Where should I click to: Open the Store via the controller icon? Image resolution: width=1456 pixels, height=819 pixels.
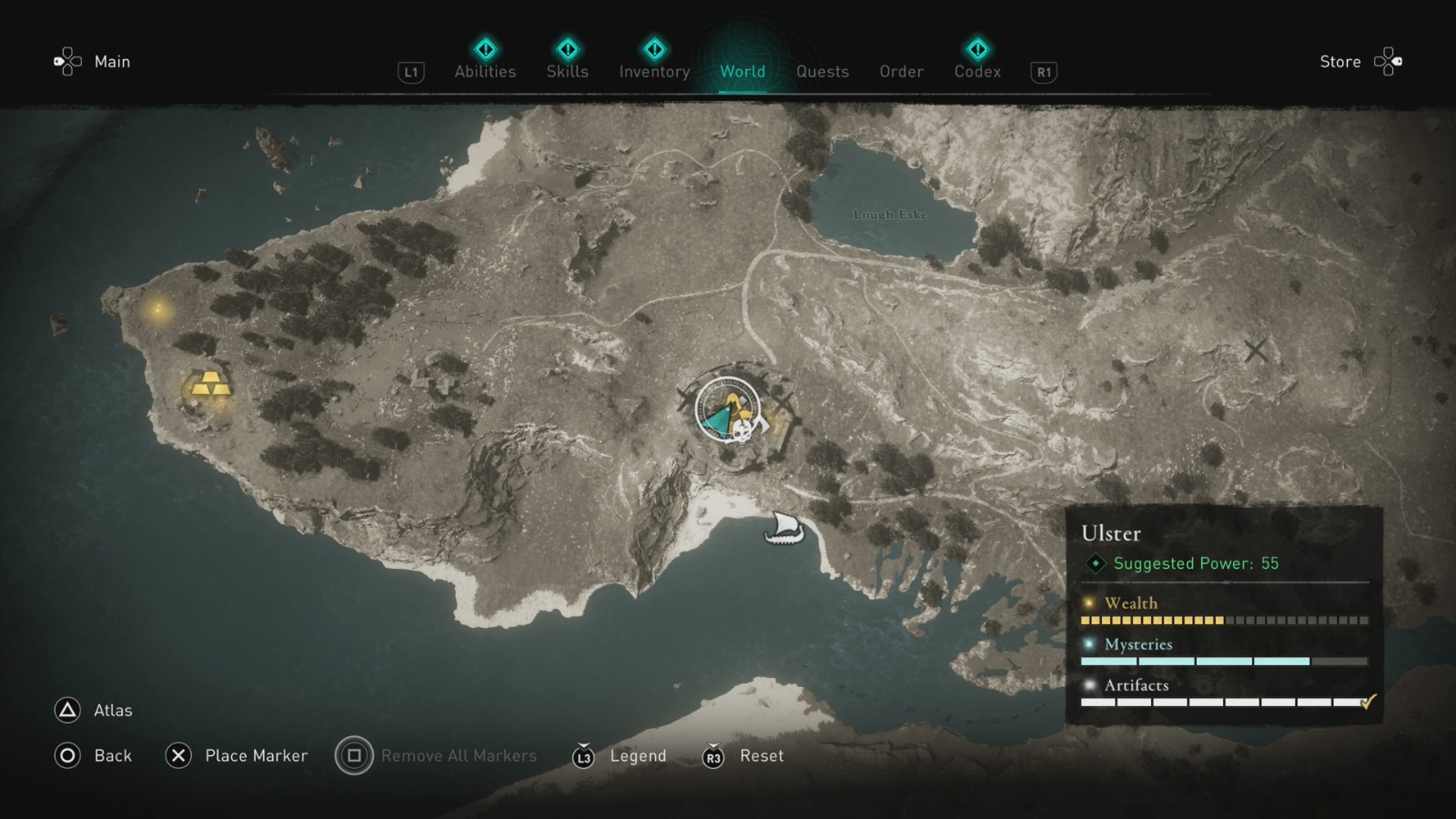click(x=1389, y=61)
